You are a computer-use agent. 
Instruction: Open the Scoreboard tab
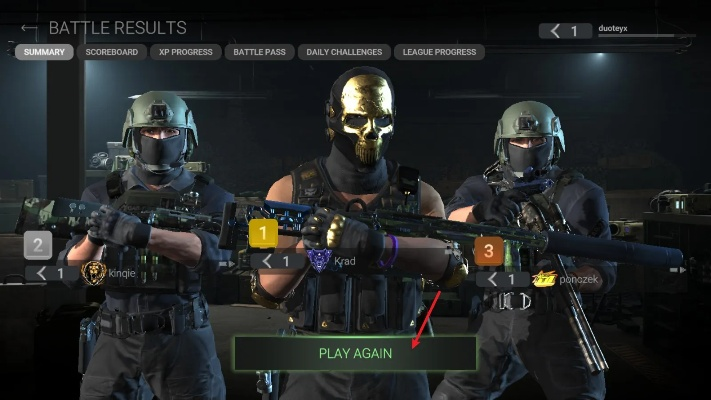(x=111, y=52)
